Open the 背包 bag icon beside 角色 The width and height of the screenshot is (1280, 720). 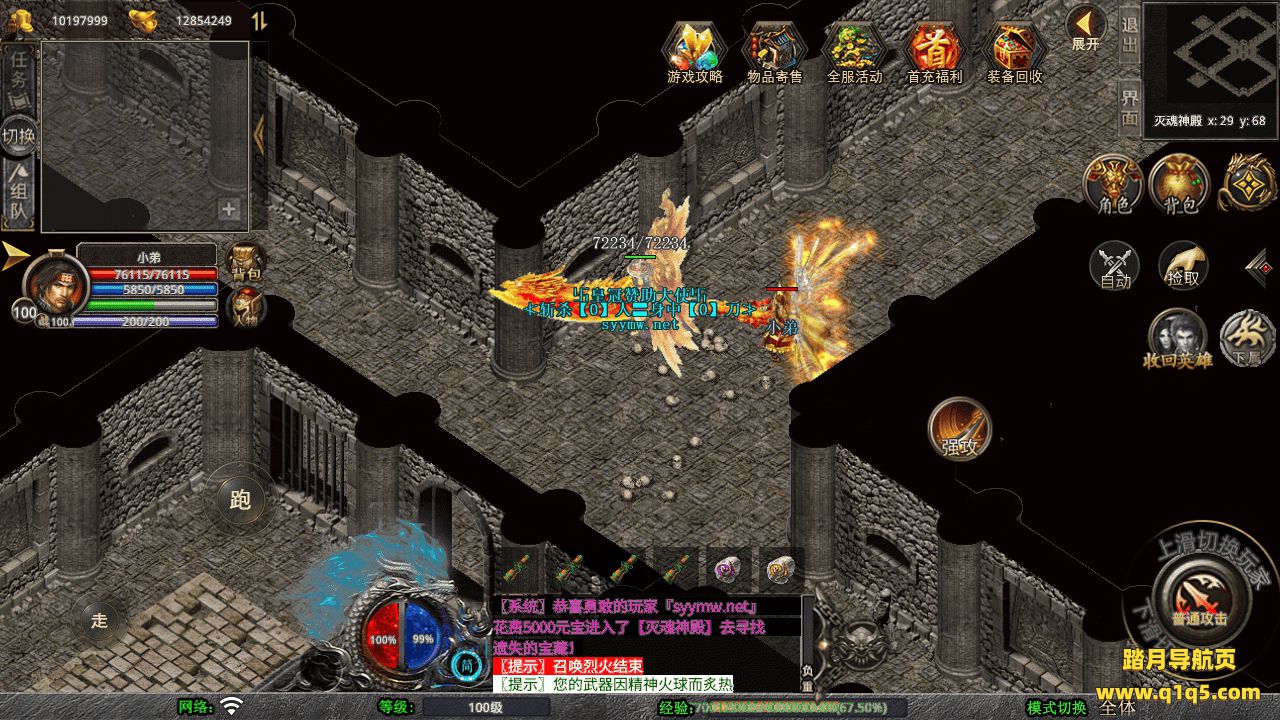(x=1179, y=184)
